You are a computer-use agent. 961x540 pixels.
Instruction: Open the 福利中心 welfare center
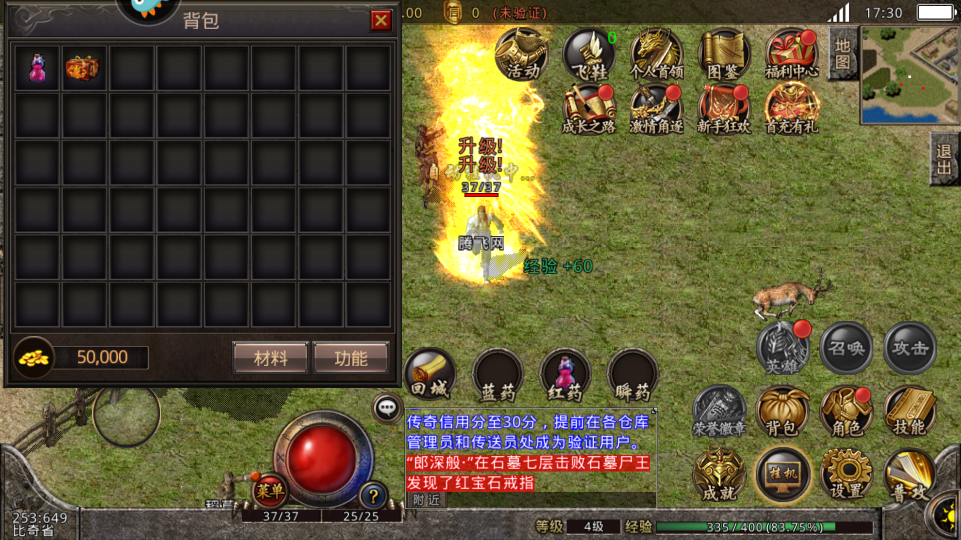pos(792,53)
